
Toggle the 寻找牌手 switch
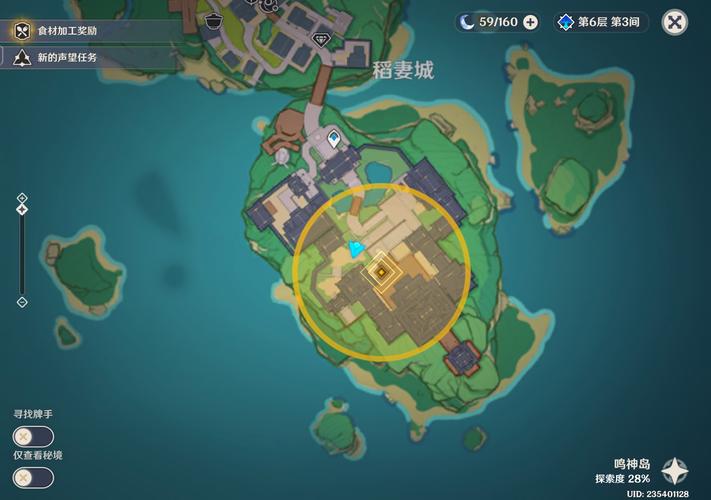coord(33,436)
